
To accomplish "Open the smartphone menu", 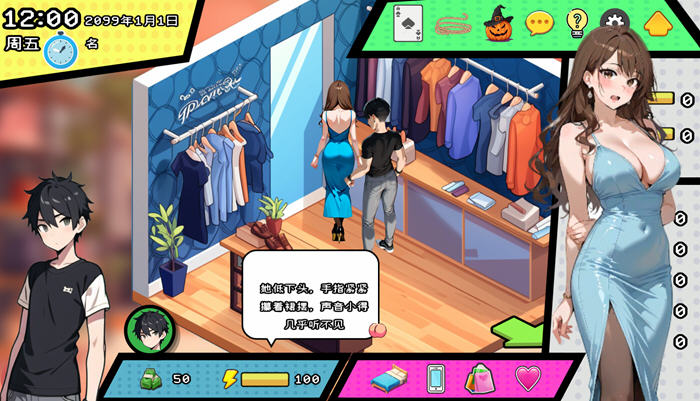I will pos(436,379).
